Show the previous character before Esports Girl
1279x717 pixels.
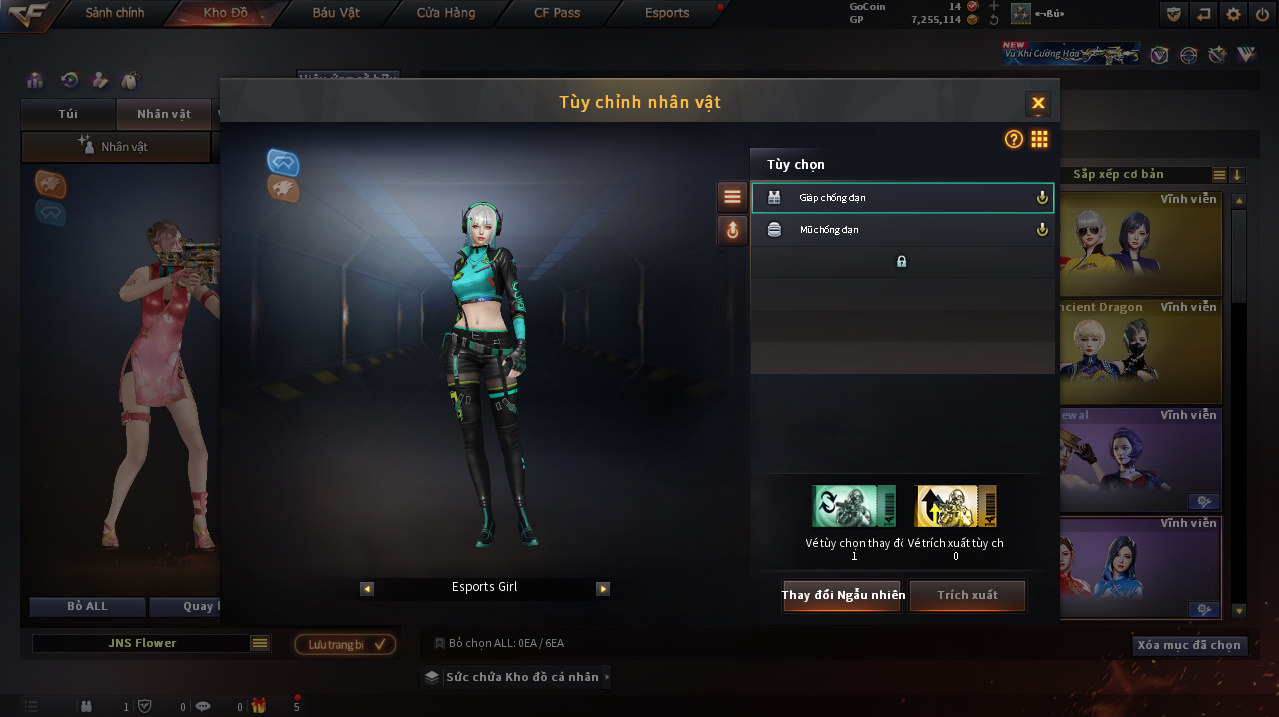[367, 589]
